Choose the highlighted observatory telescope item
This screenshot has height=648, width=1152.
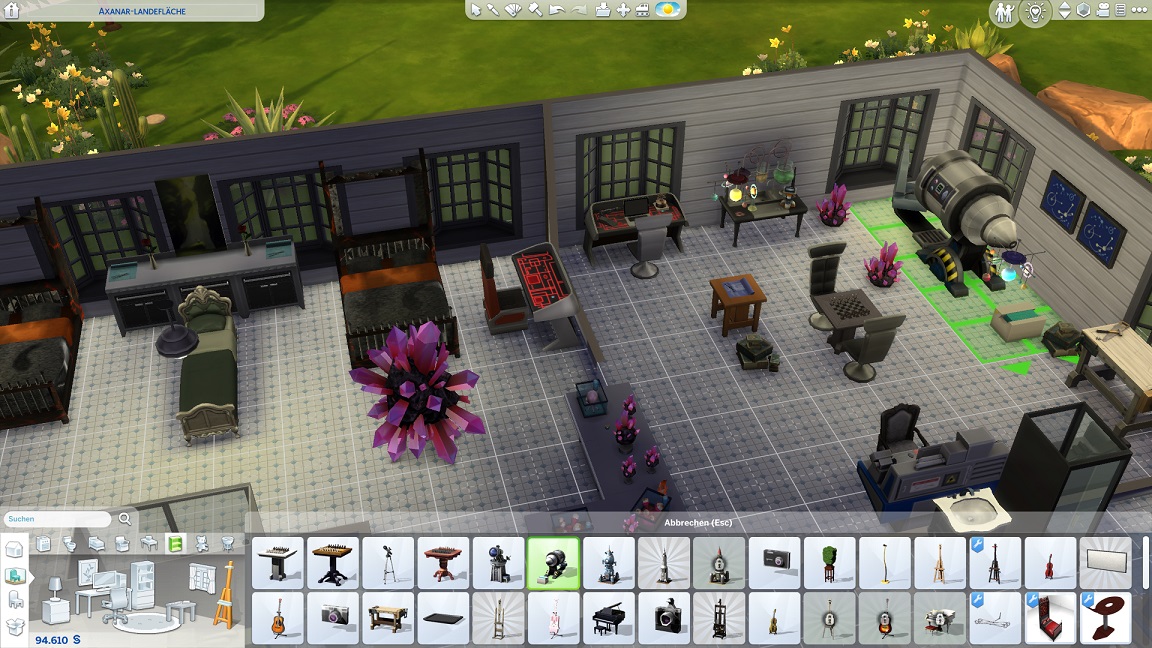[553, 562]
